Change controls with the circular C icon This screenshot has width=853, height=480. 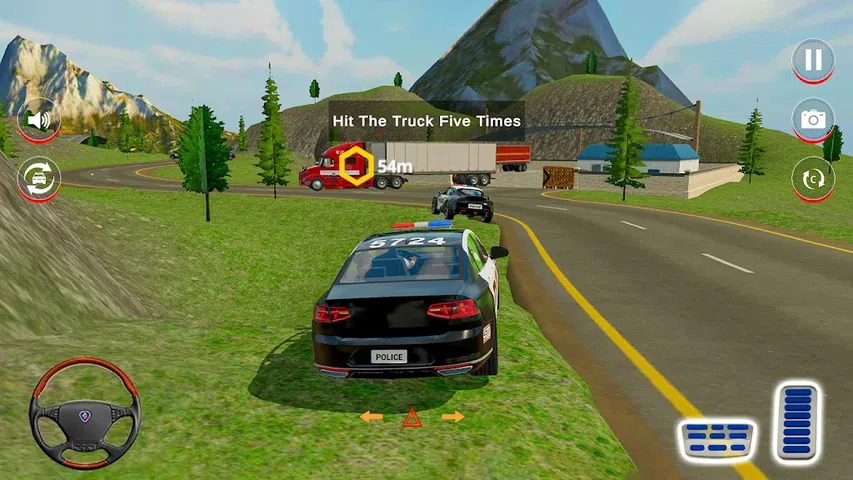pyautogui.click(x=813, y=179)
